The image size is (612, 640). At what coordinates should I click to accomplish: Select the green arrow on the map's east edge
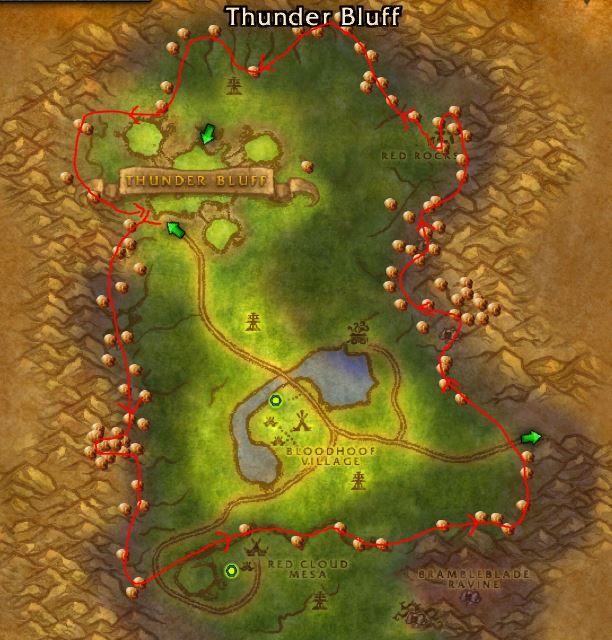point(531,437)
